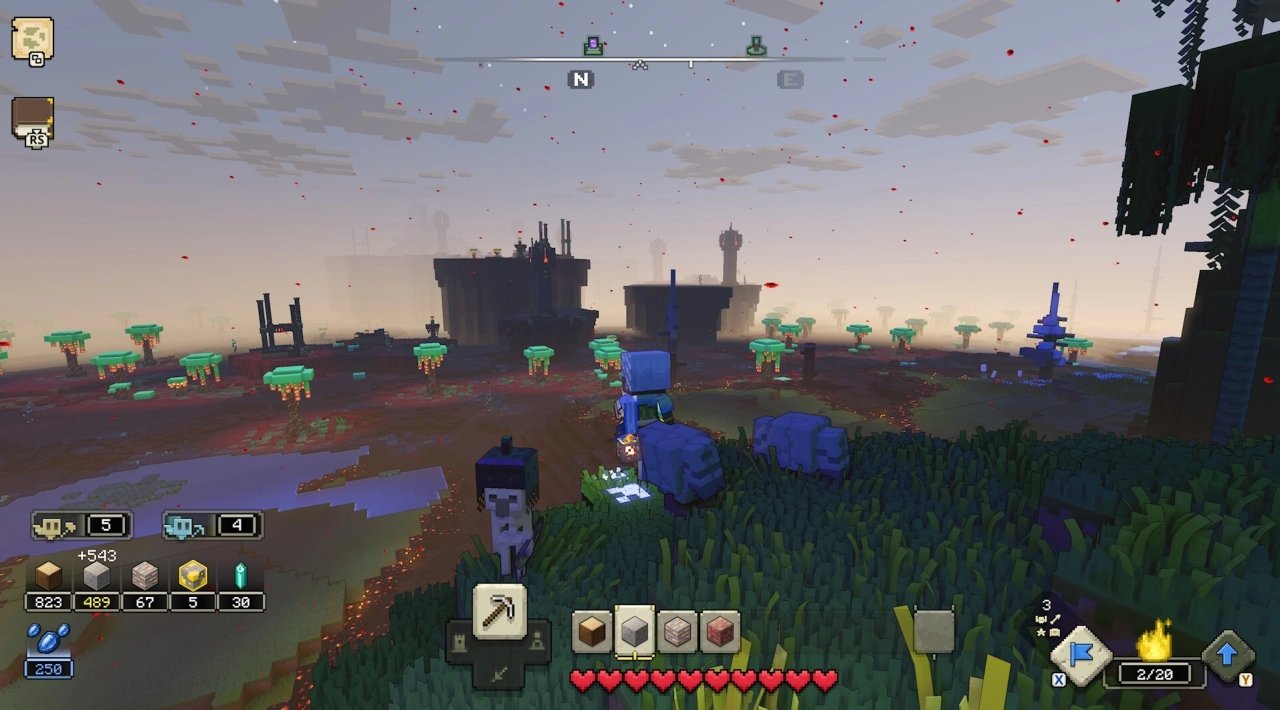Open the songbook icon
This screenshot has height=710, width=1280.
32,118
